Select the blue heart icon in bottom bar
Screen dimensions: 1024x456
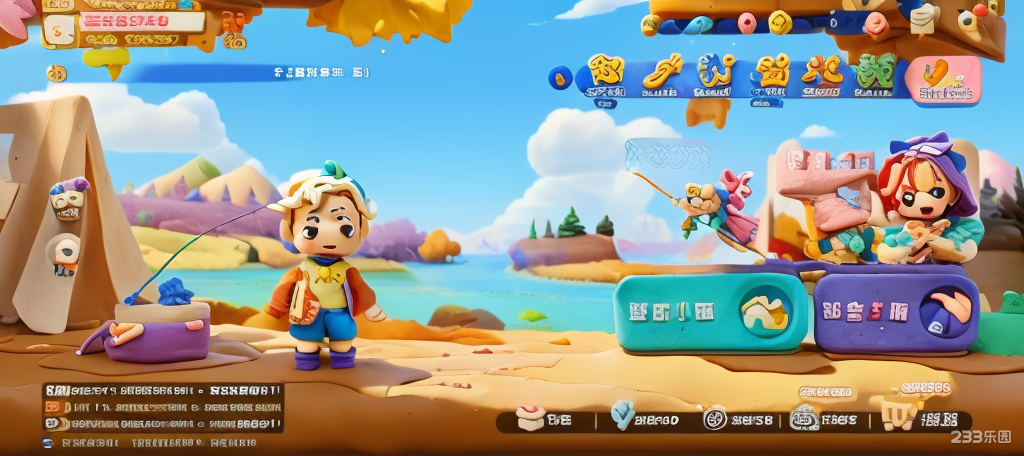click(622, 414)
